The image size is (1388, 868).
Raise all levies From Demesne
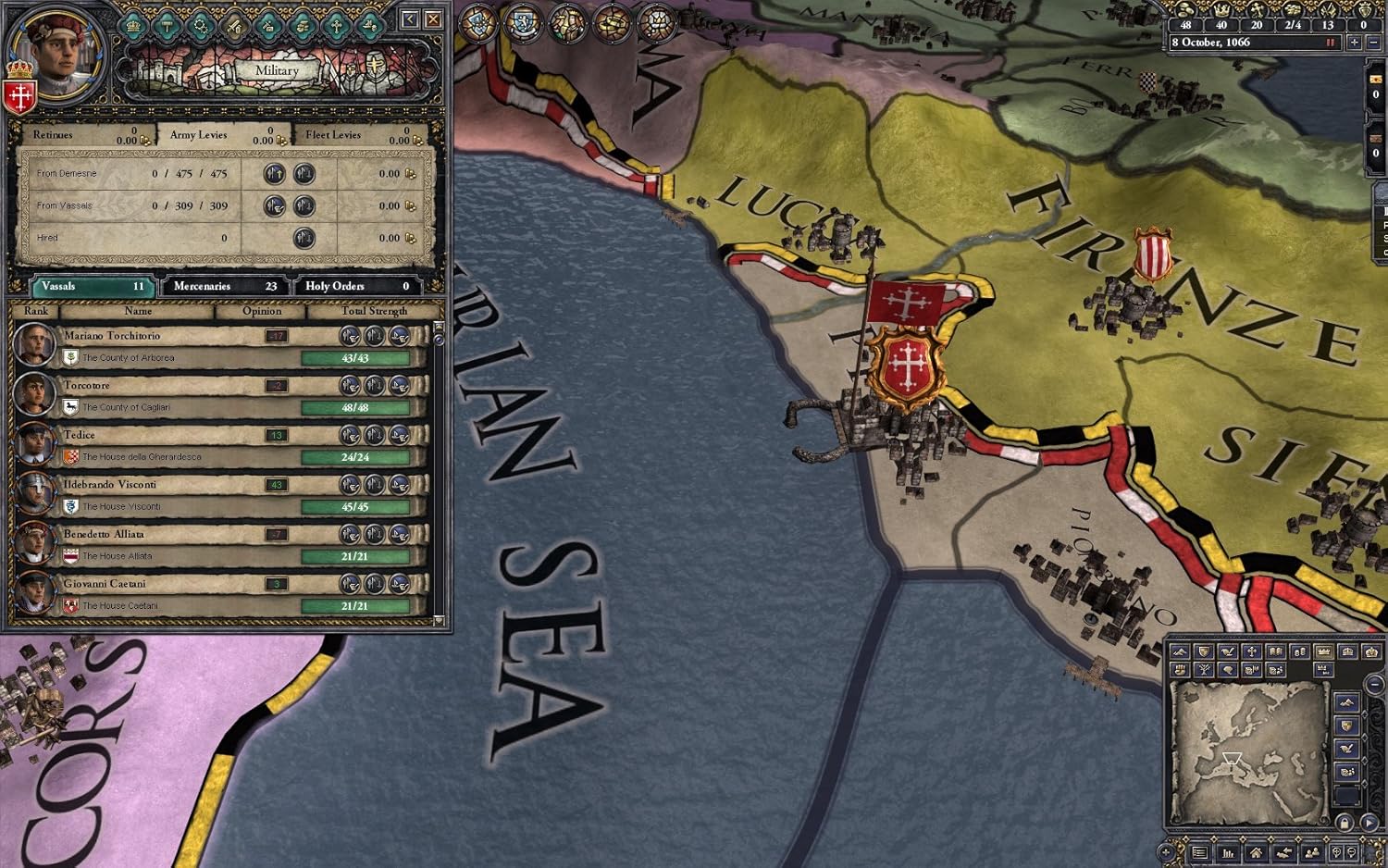click(275, 173)
